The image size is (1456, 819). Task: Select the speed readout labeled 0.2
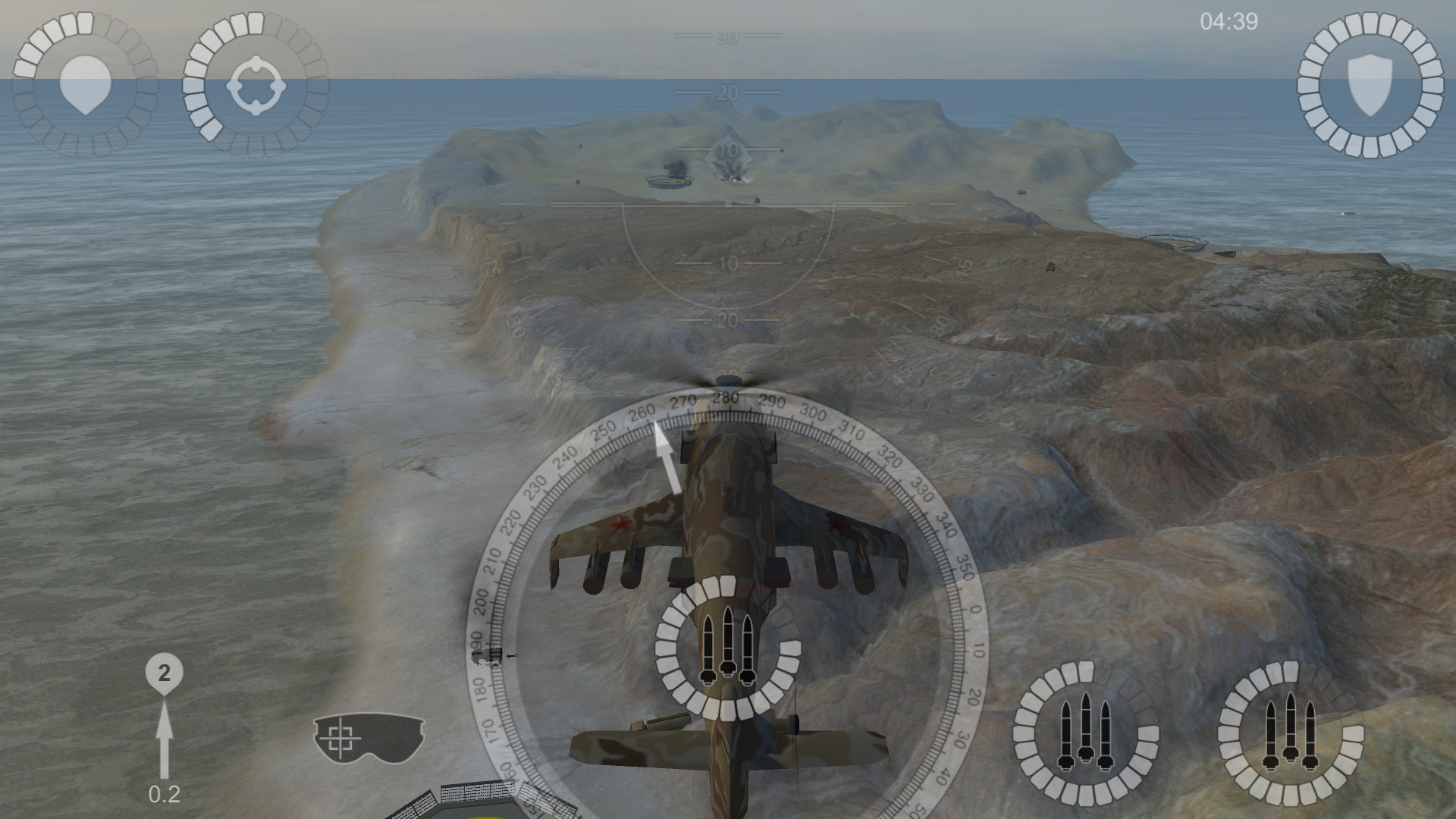pos(164,794)
